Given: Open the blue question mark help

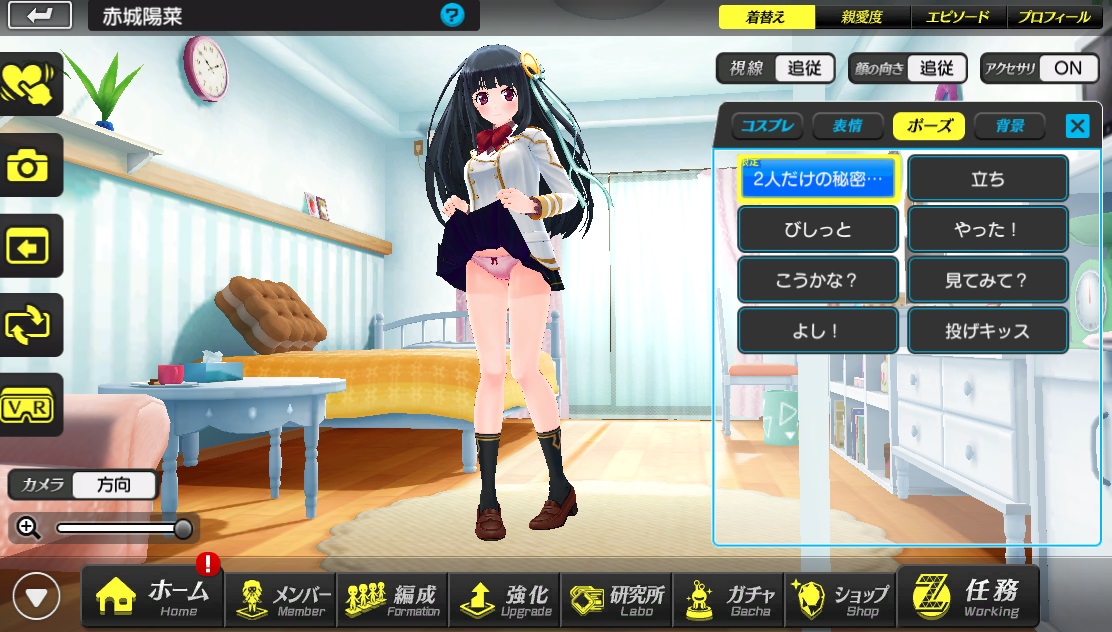Looking at the screenshot, I should [452, 15].
